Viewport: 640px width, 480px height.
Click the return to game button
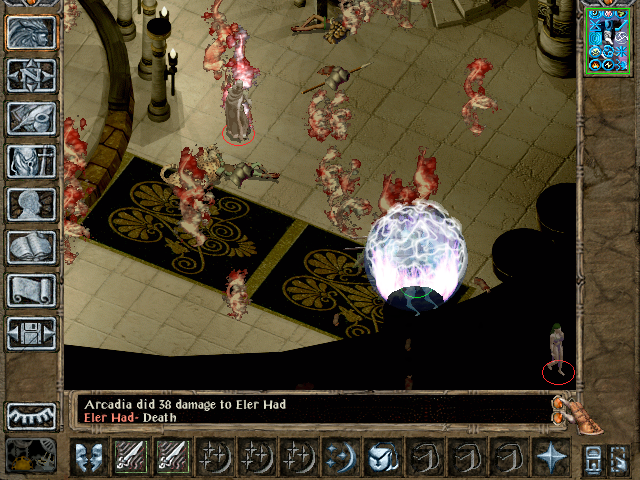pyautogui.click(x=31, y=32)
